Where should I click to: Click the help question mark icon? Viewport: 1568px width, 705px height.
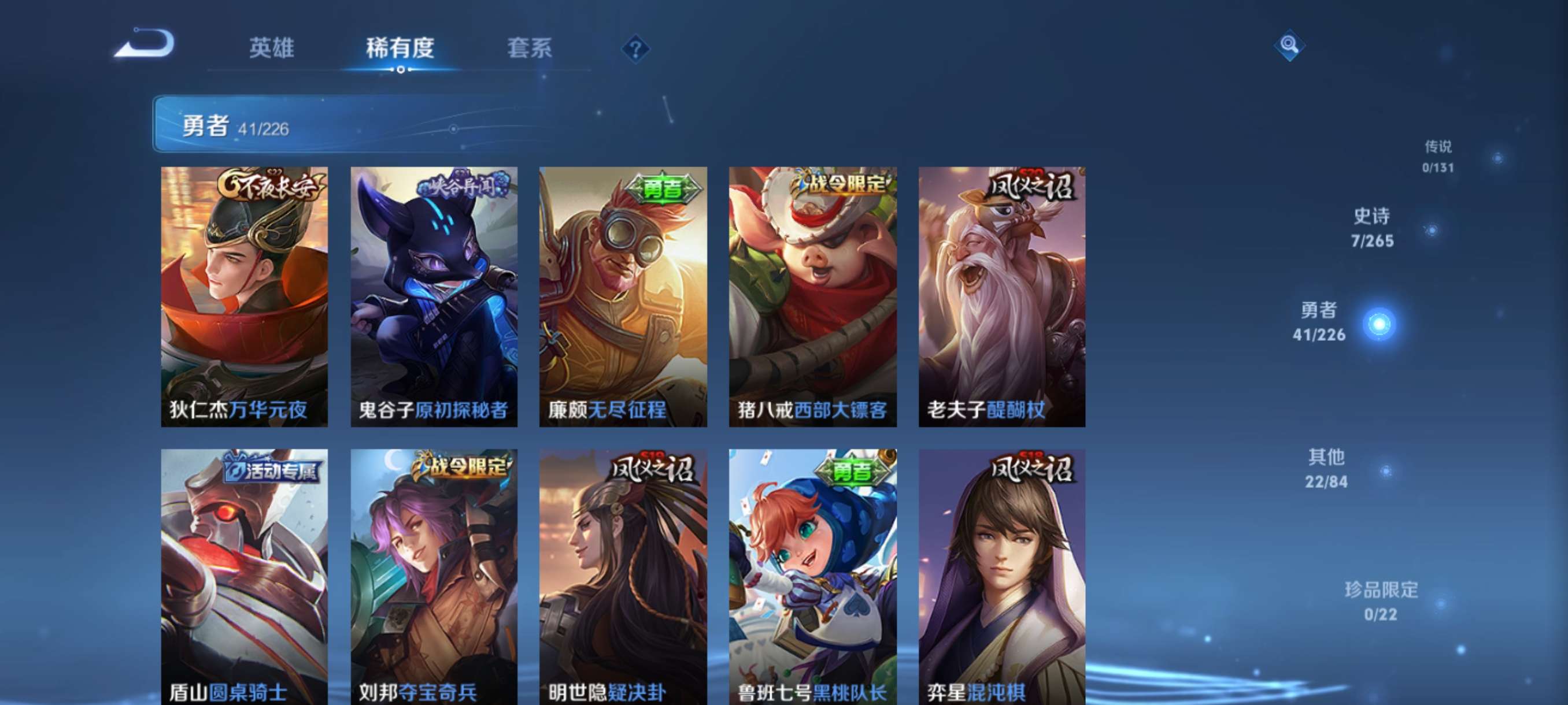[635, 50]
